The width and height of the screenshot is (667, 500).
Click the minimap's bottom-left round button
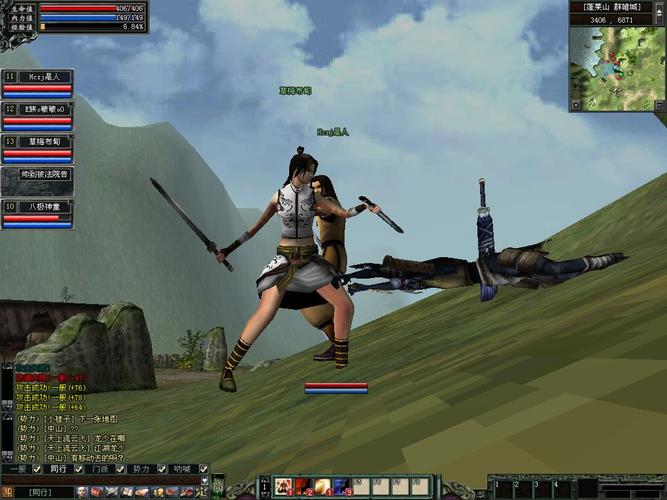click(575, 104)
